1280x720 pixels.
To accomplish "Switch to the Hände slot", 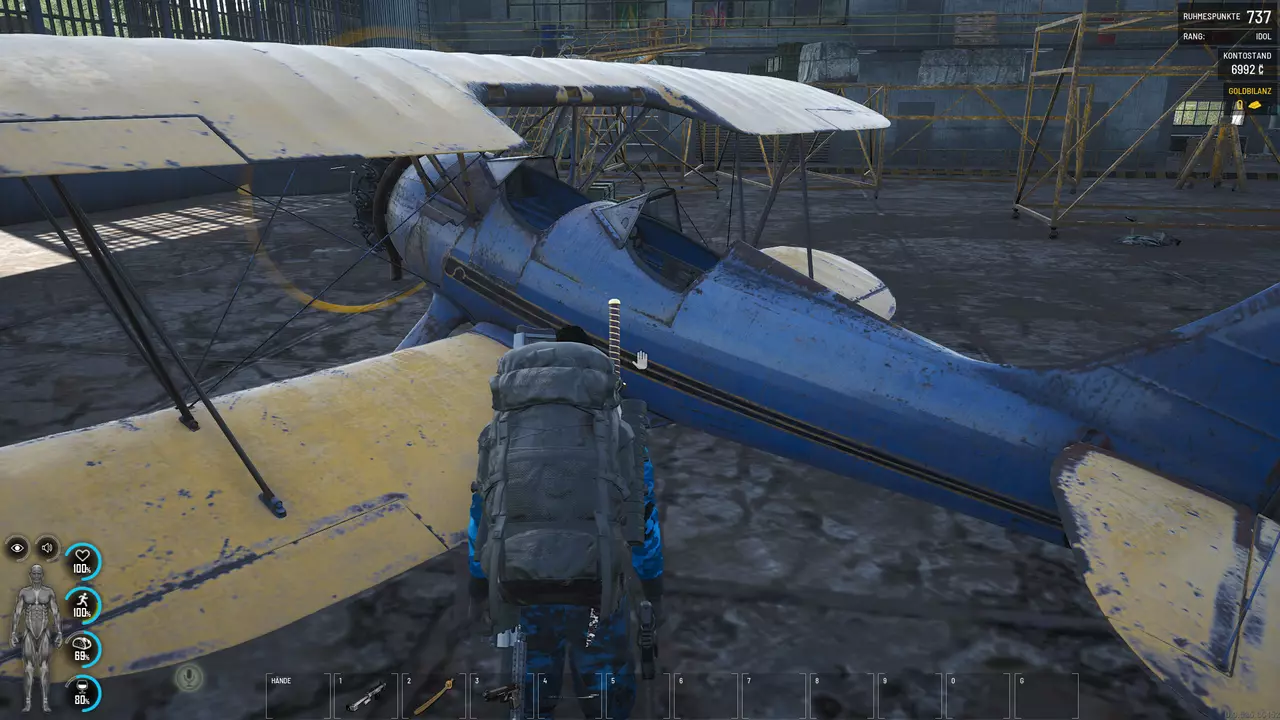I will (x=298, y=695).
